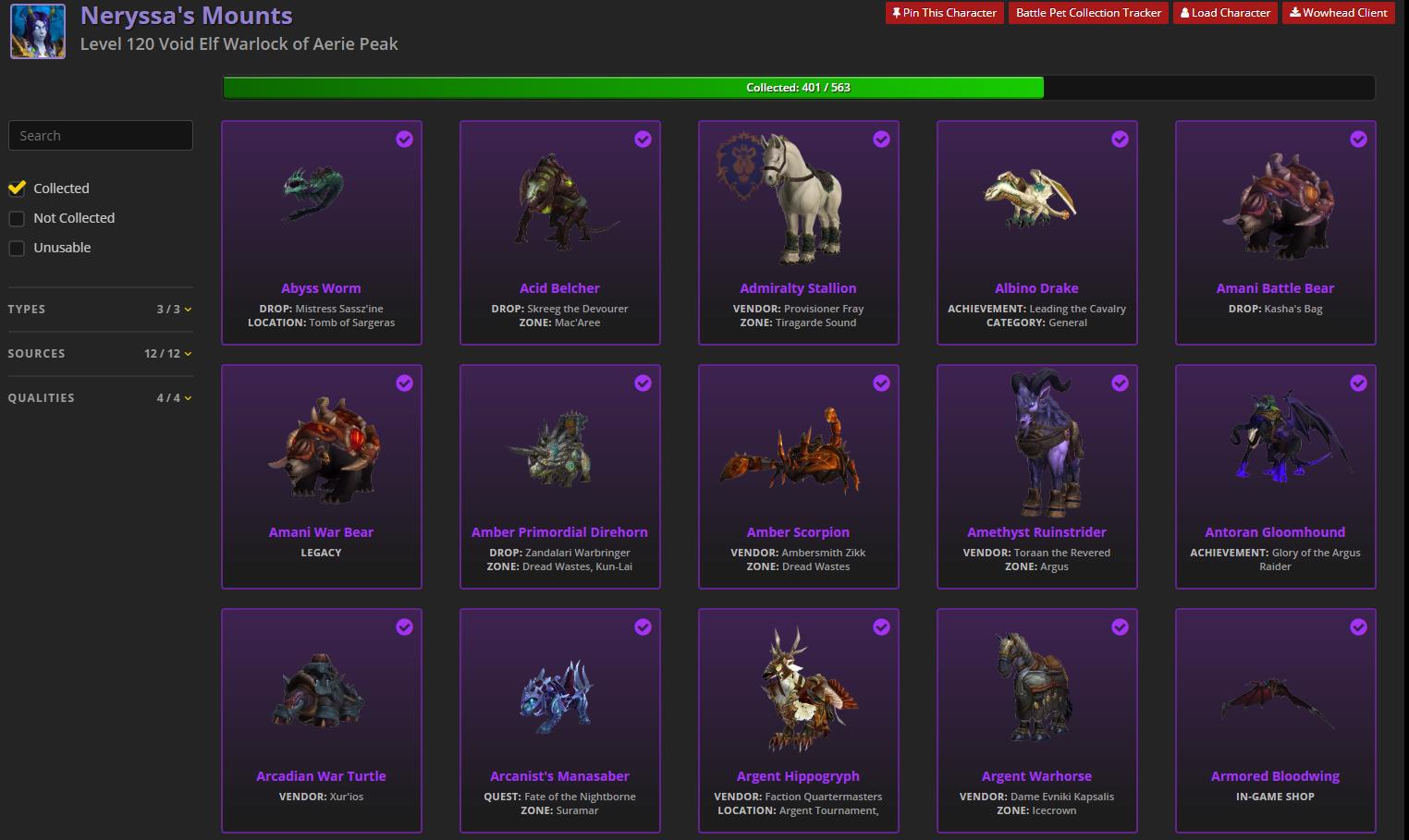Click the checkmark icon on the Albino Drake card
Screen dimensions: 1409x840
tap(1120, 139)
